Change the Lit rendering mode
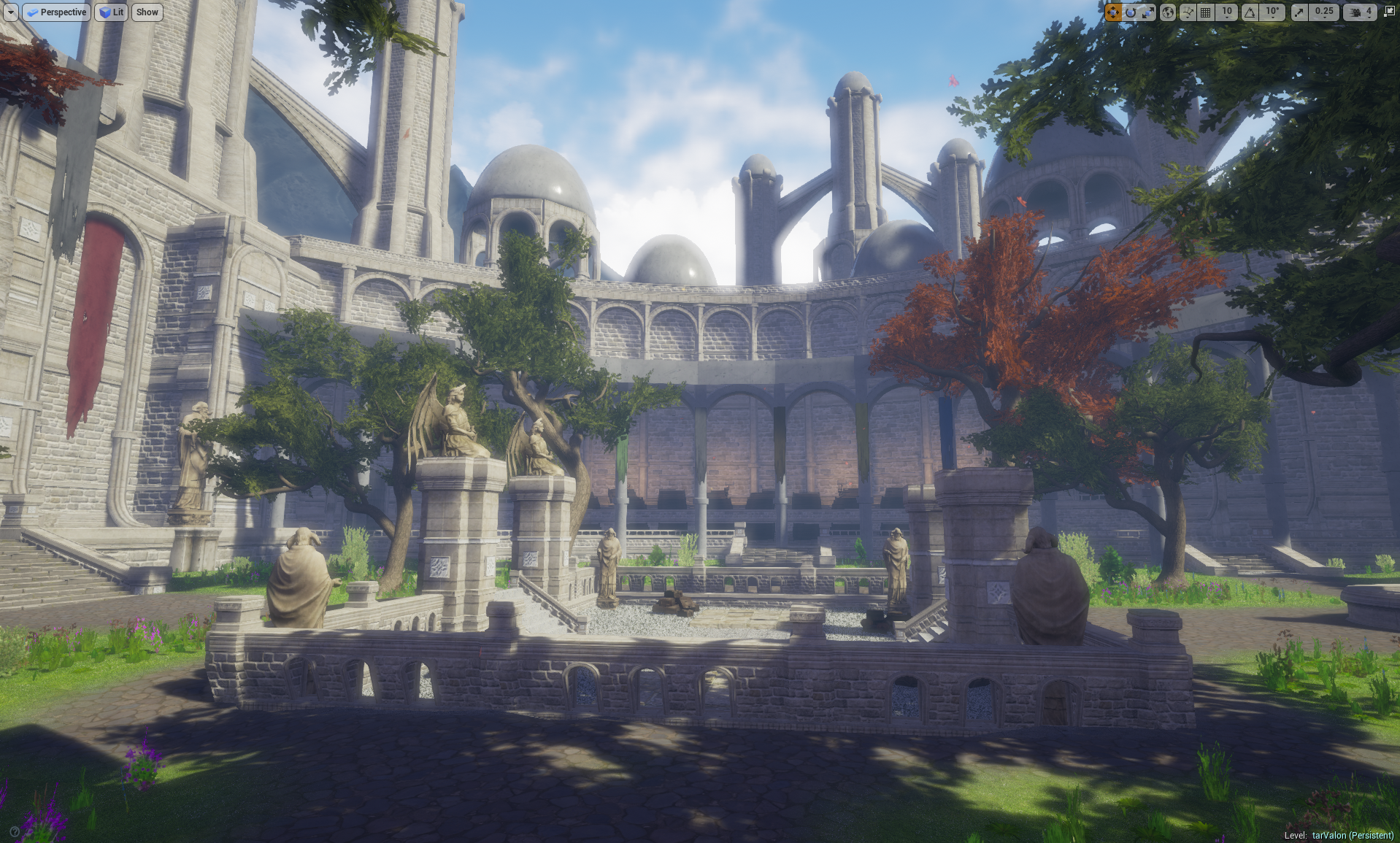The width and height of the screenshot is (1400, 843). 111,12
